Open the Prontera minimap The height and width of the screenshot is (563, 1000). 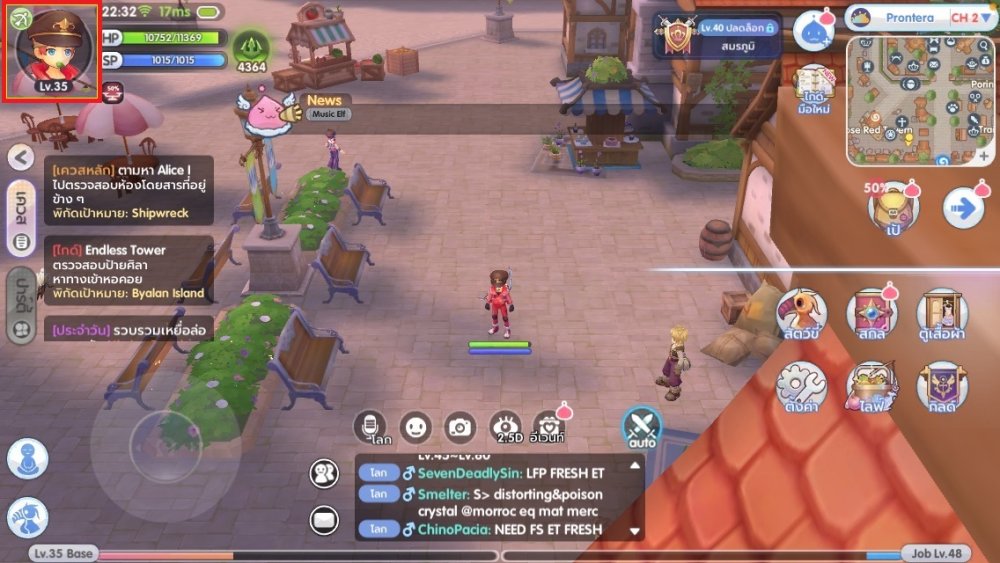[x=920, y=100]
